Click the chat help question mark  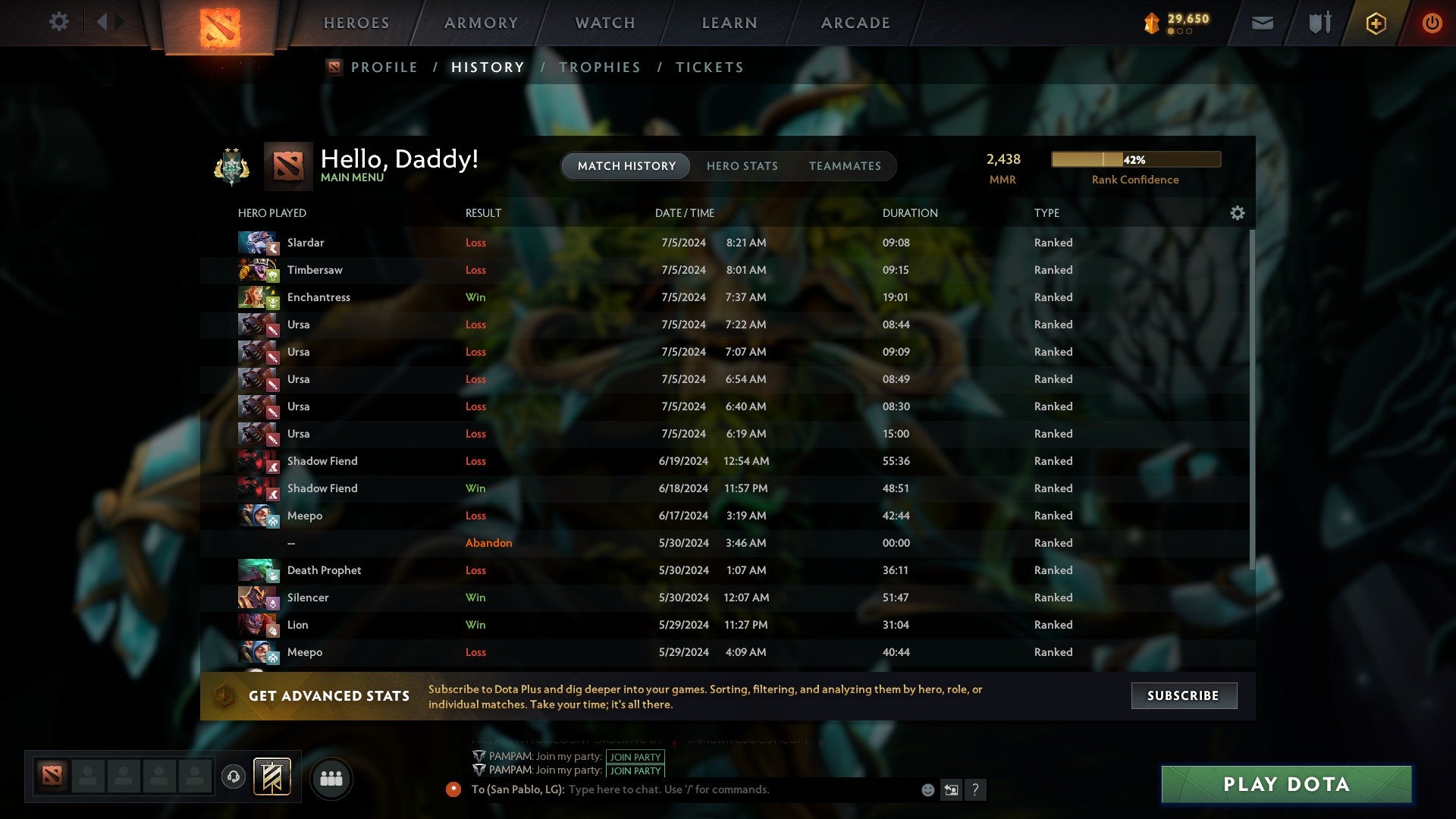coord(977,790)
